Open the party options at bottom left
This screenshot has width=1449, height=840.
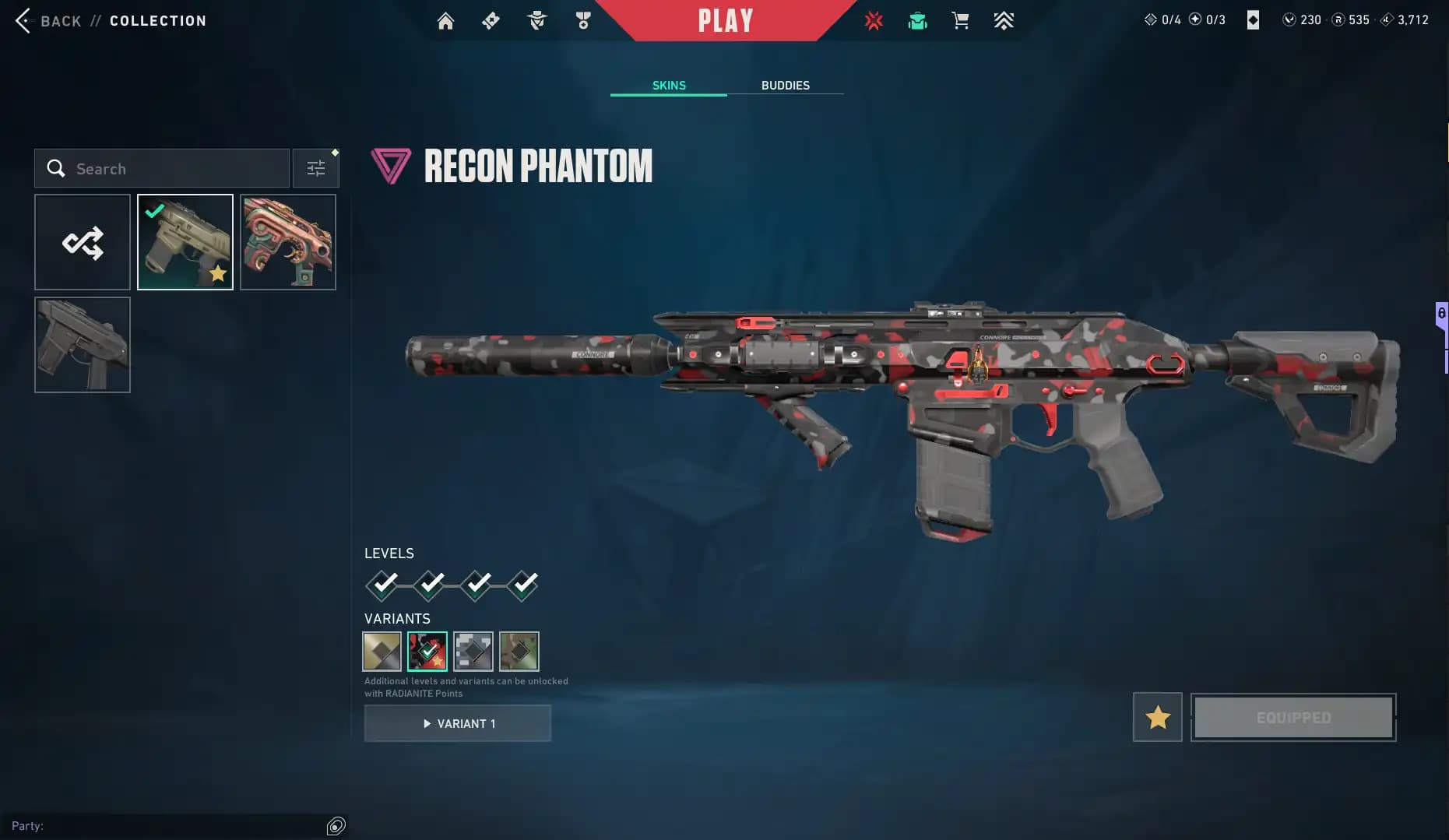(336, 825)
